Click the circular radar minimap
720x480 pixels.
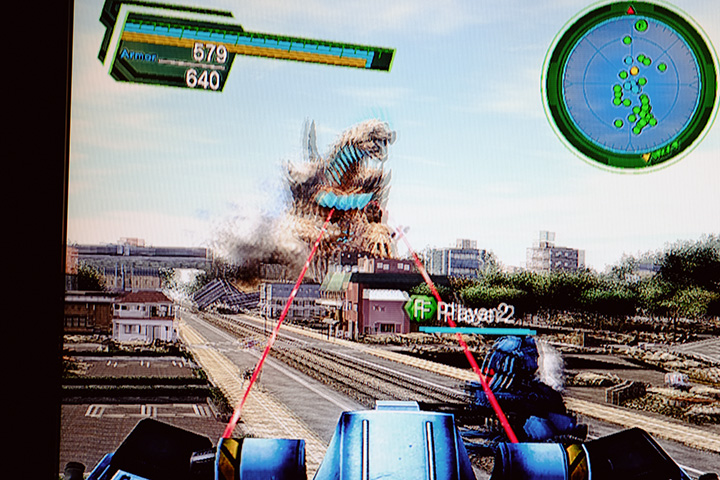[630, 84]
